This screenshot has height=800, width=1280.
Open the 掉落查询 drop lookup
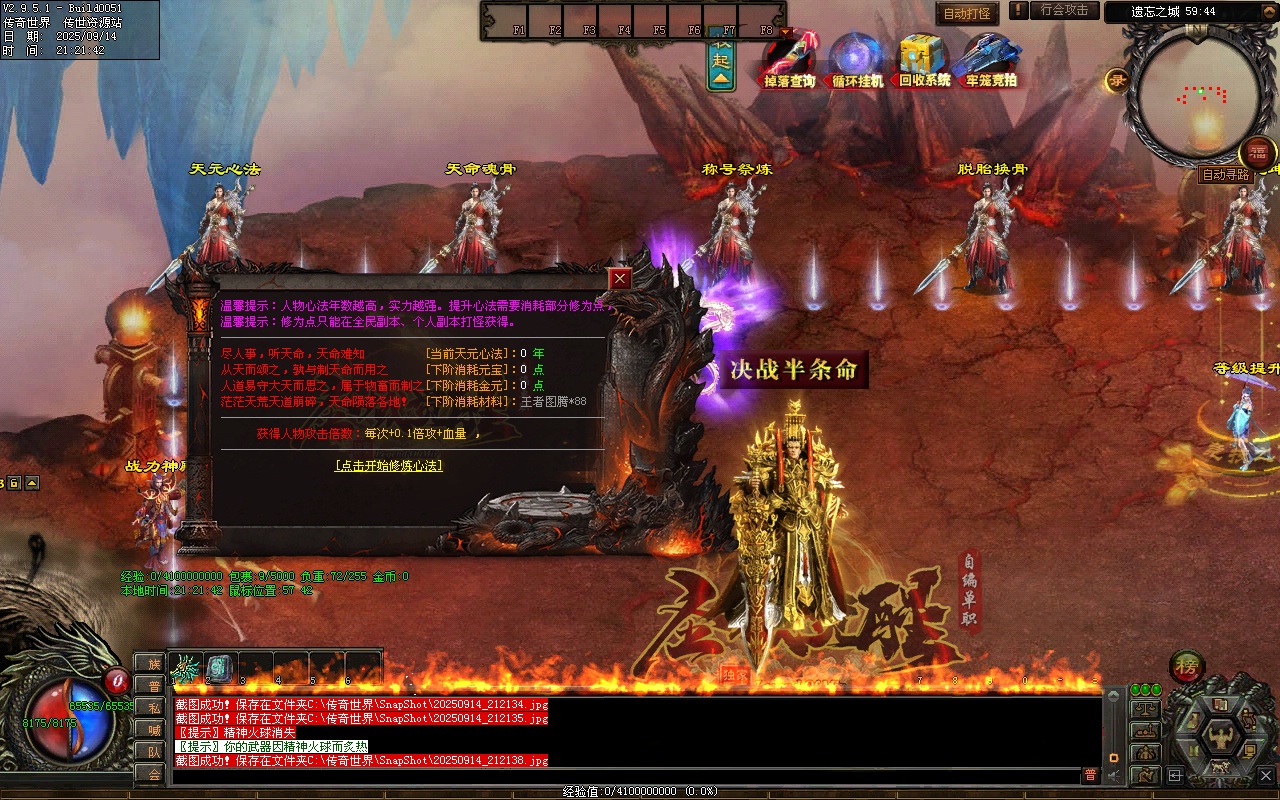[x=789, y=60]
